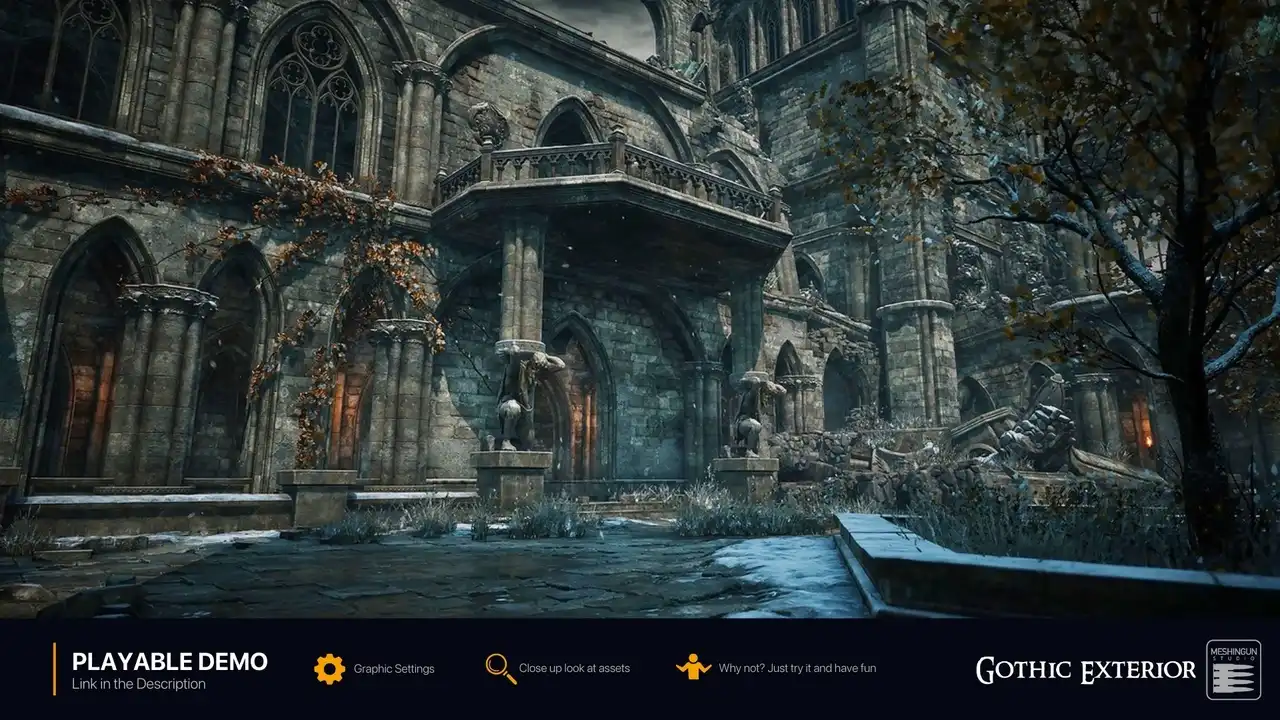Click the Gothic Exterior title
This screenshot has height=720, width=1280.
(1085, 670)
